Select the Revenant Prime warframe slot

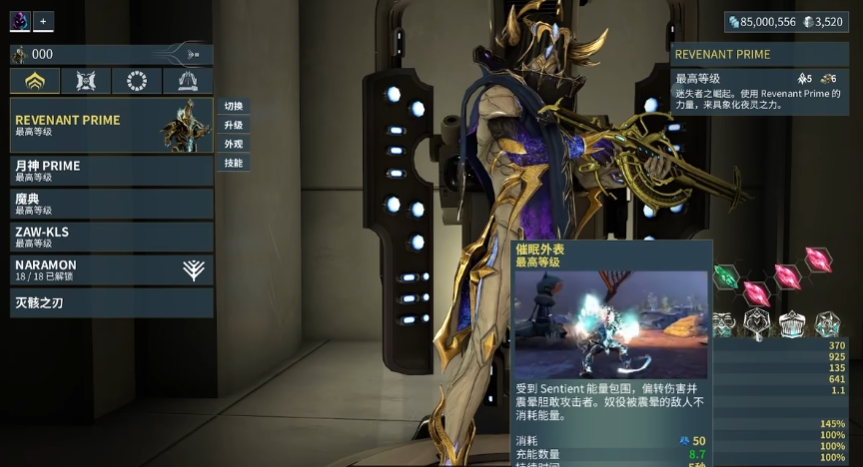tap(111, 125)
